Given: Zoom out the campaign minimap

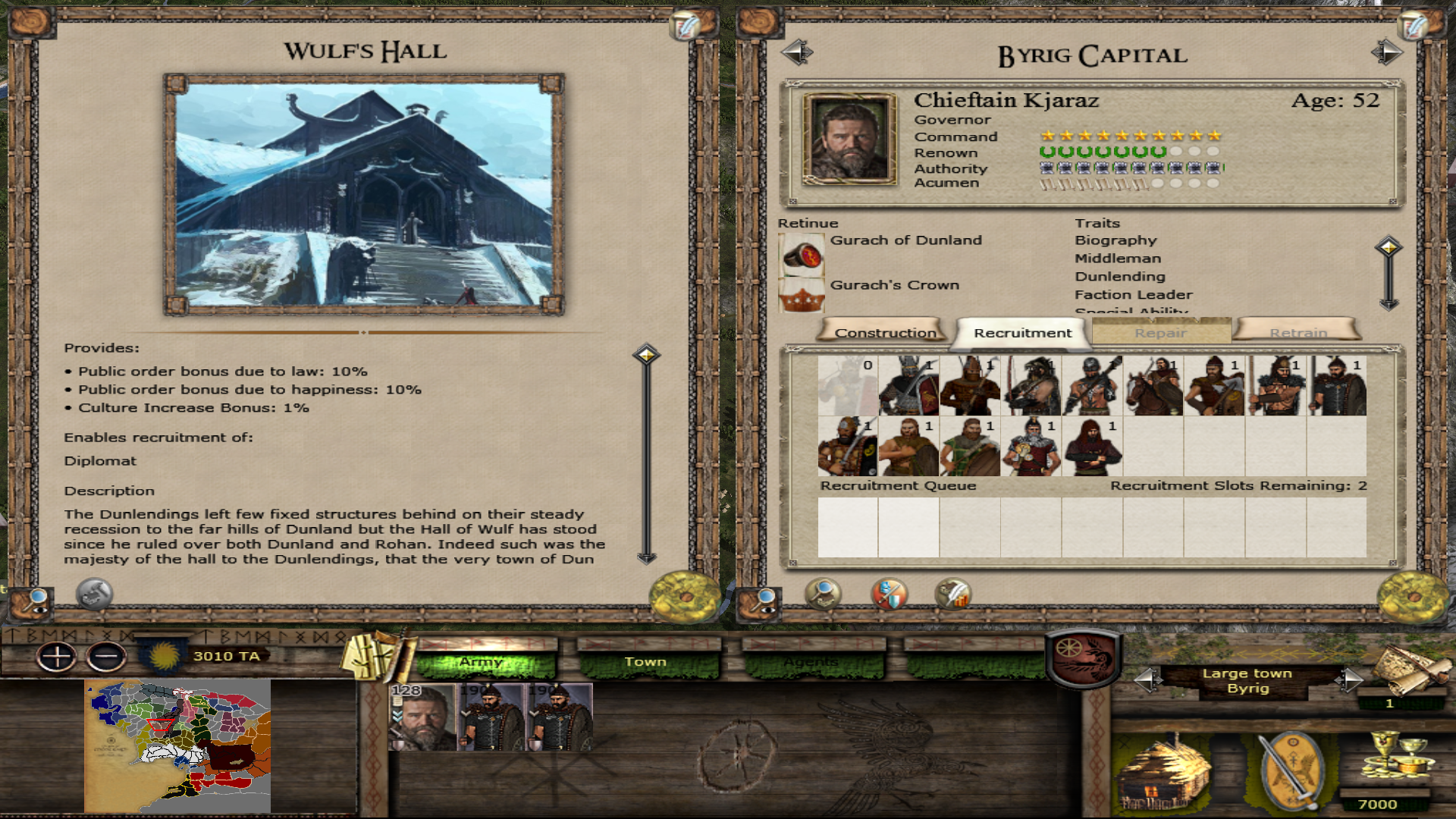Looking at the screenshot, I should (106, 657).
